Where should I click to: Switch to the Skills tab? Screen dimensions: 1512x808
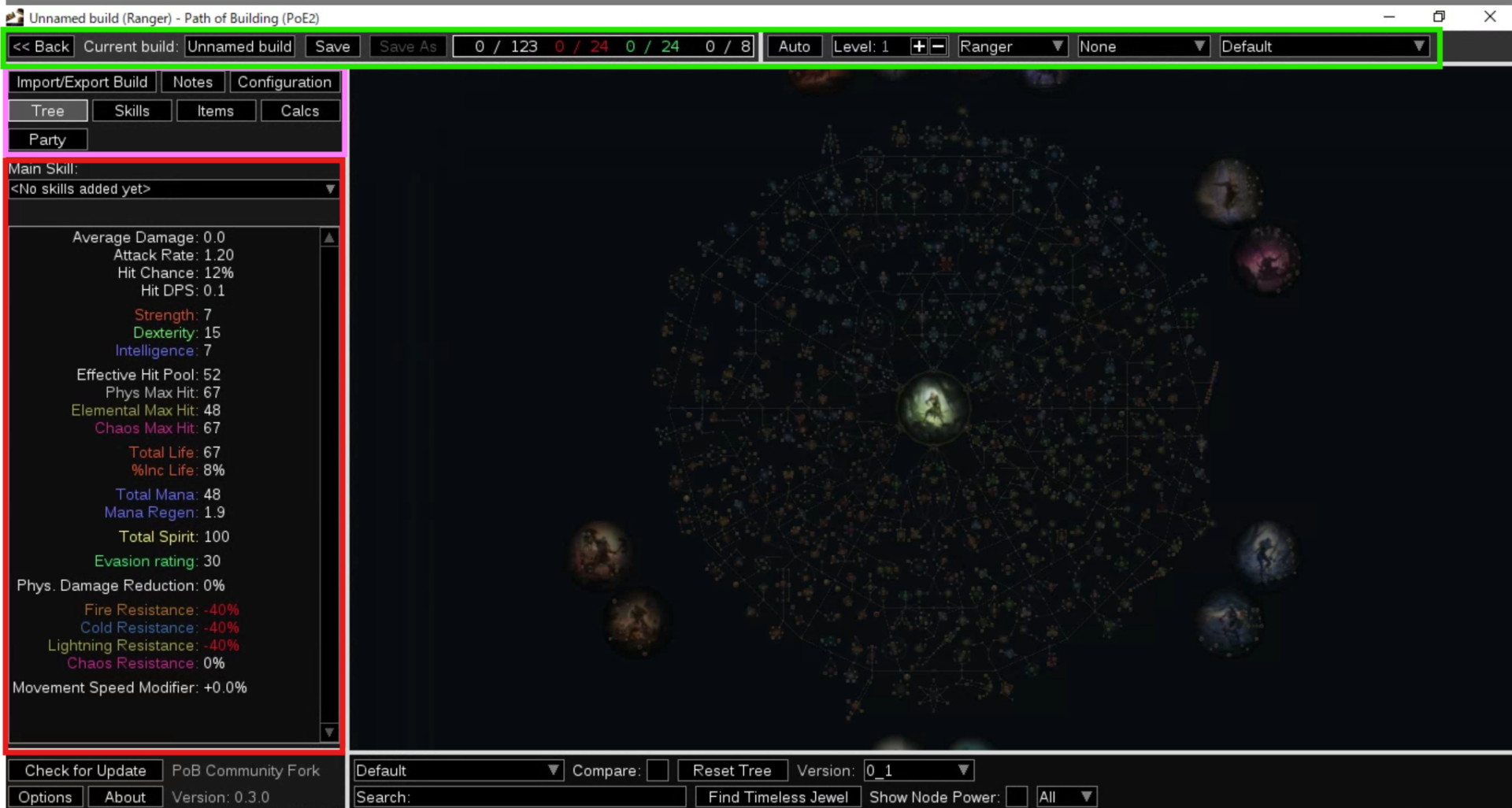click(132, 111)
